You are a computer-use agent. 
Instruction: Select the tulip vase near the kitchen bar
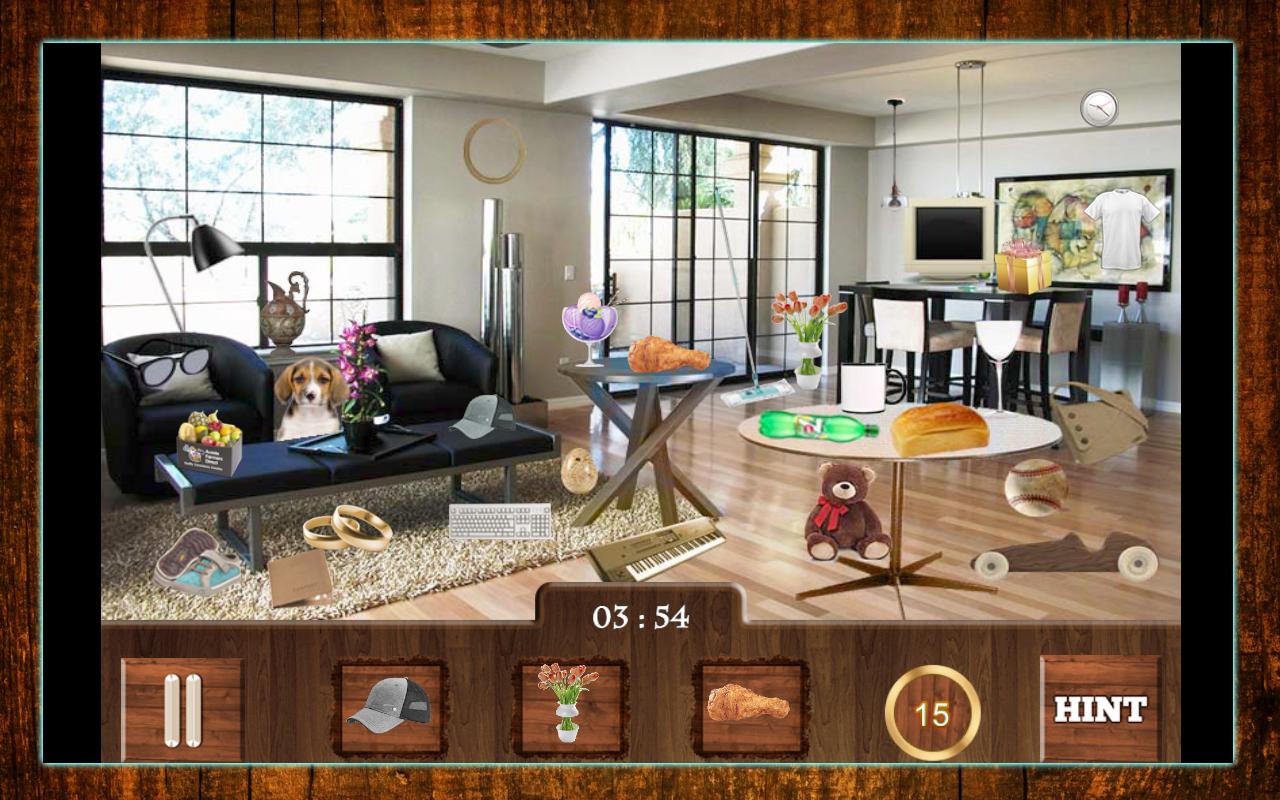coord(810,330)
